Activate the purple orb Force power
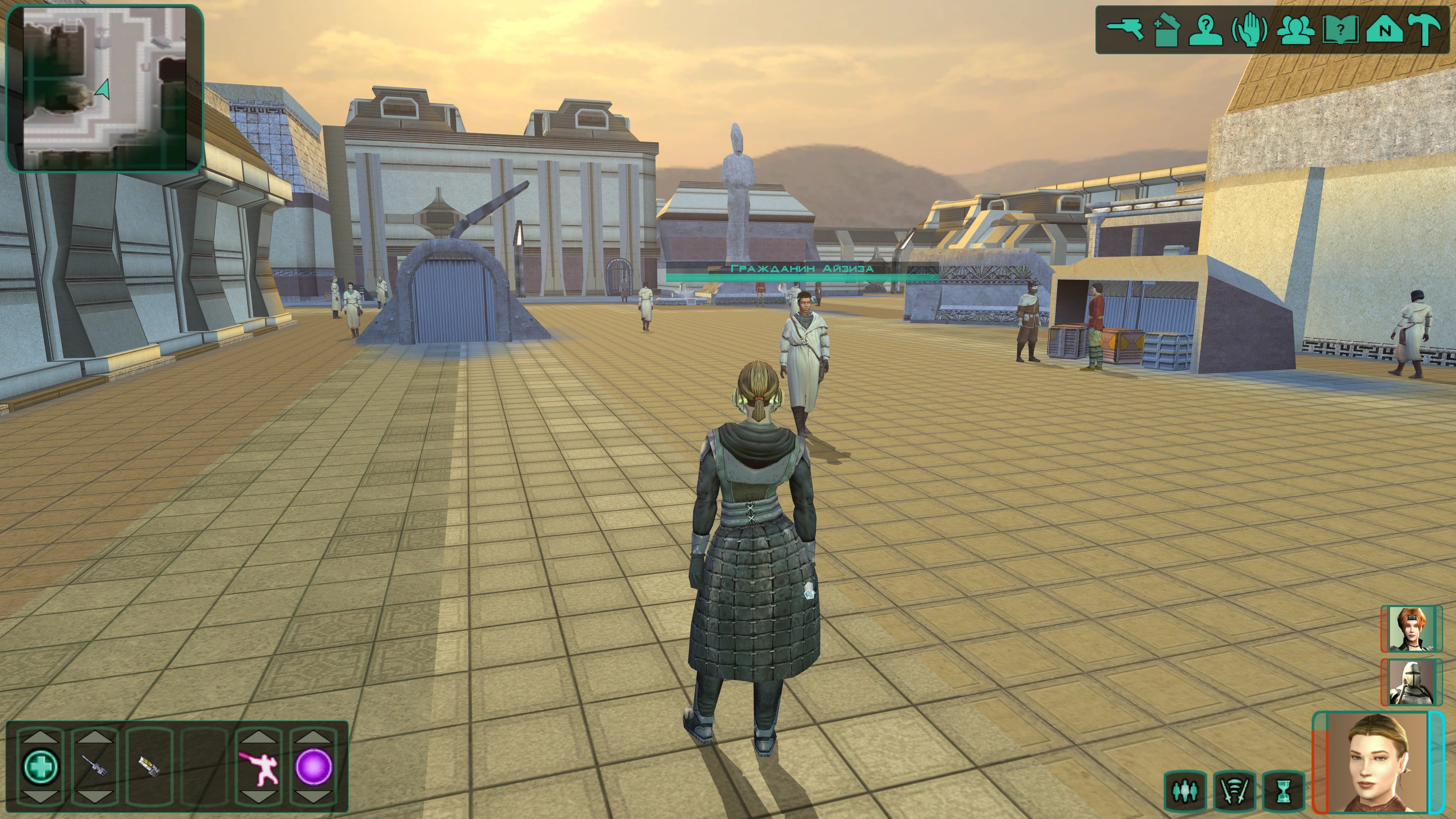This screenshot has width=1456, height=819. tap(313, 766)
